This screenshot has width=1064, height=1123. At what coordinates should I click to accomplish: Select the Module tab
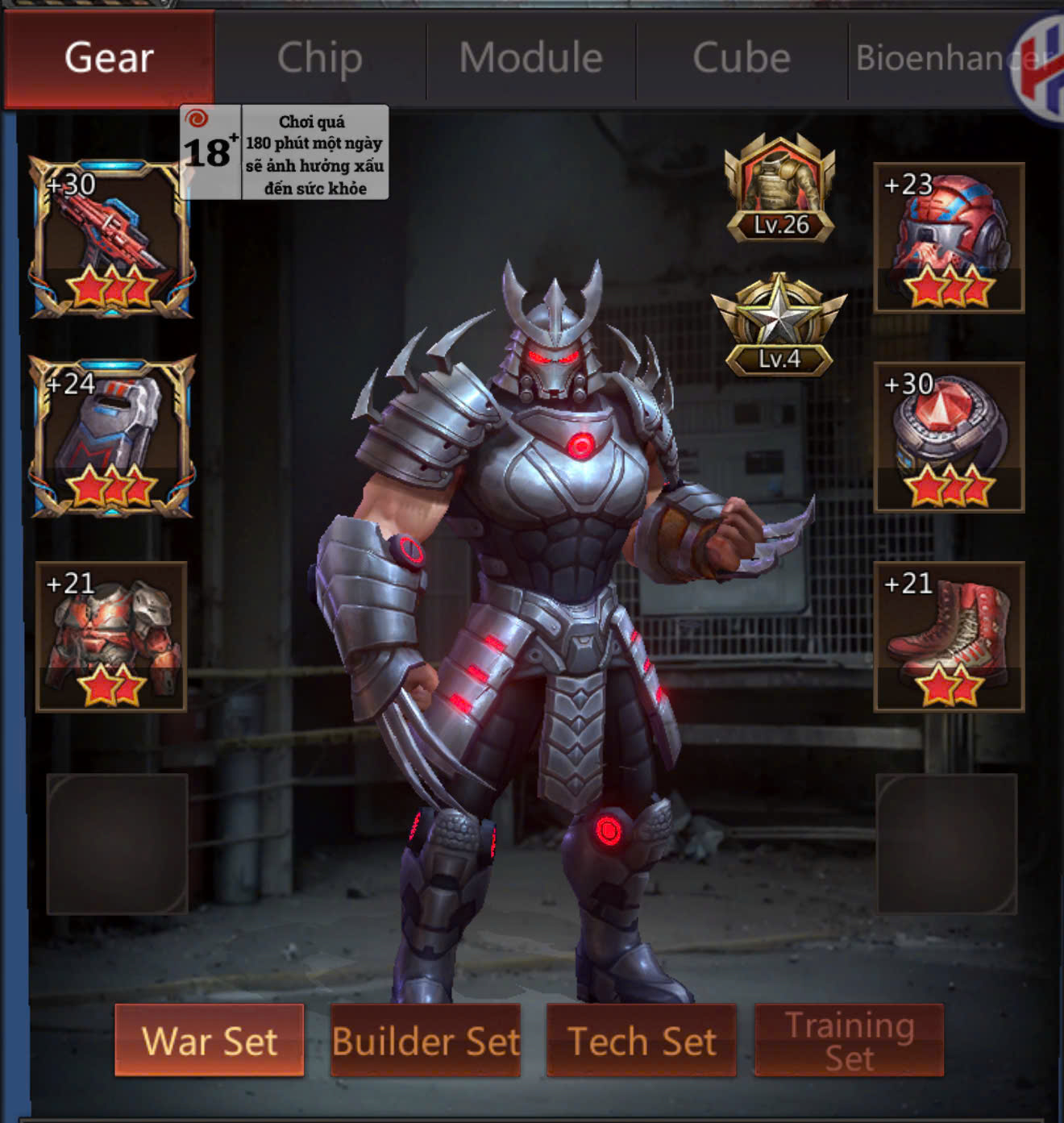(531, 58)
